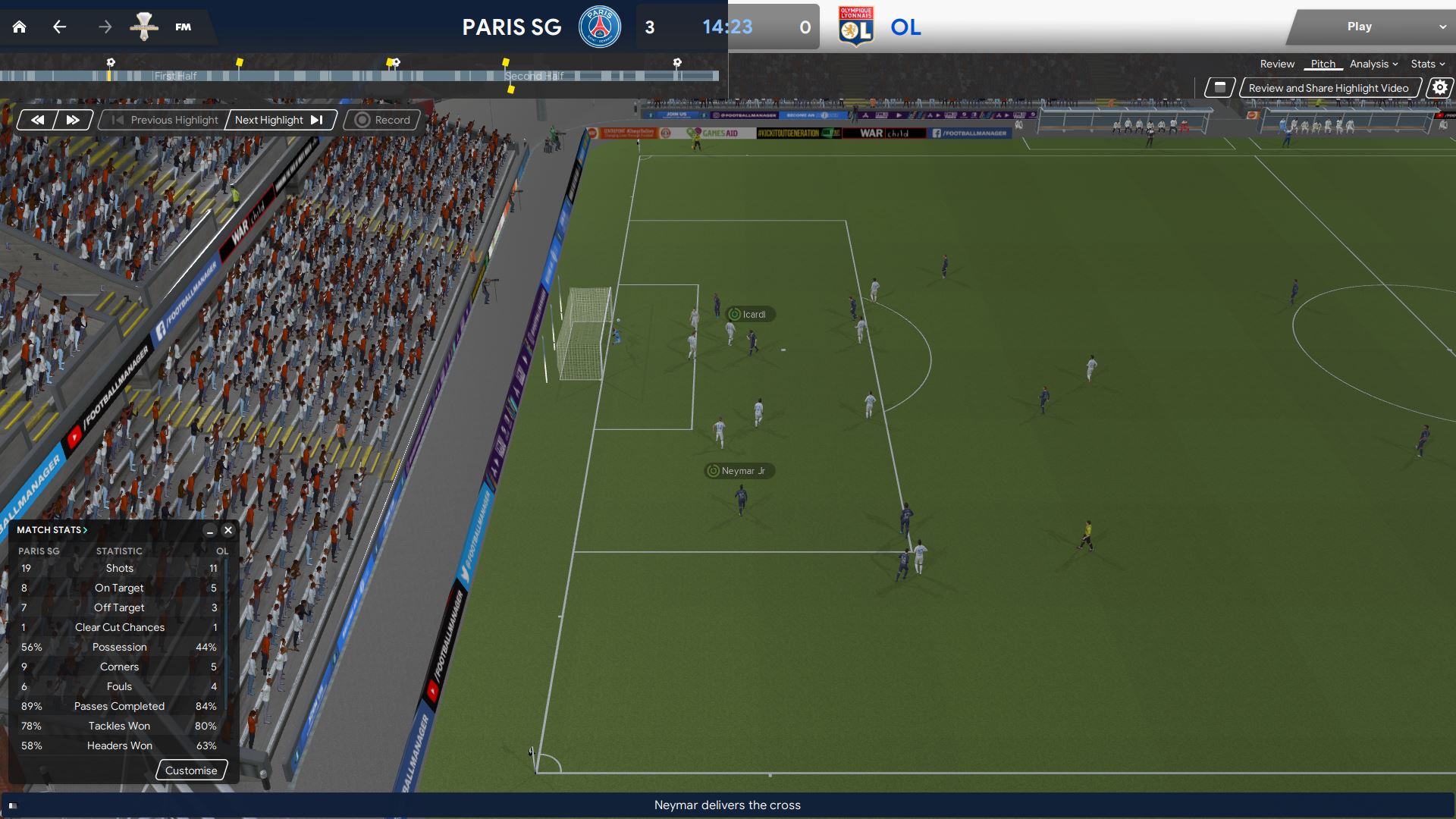The width and height of the screenshot is (1456, 819).
Task: Open the Analysis dropdown
Action: (1373, 64)
